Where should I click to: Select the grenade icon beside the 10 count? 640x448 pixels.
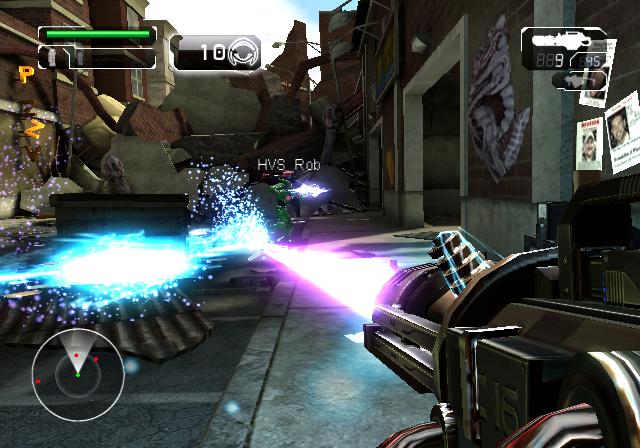tap(244, 52)
